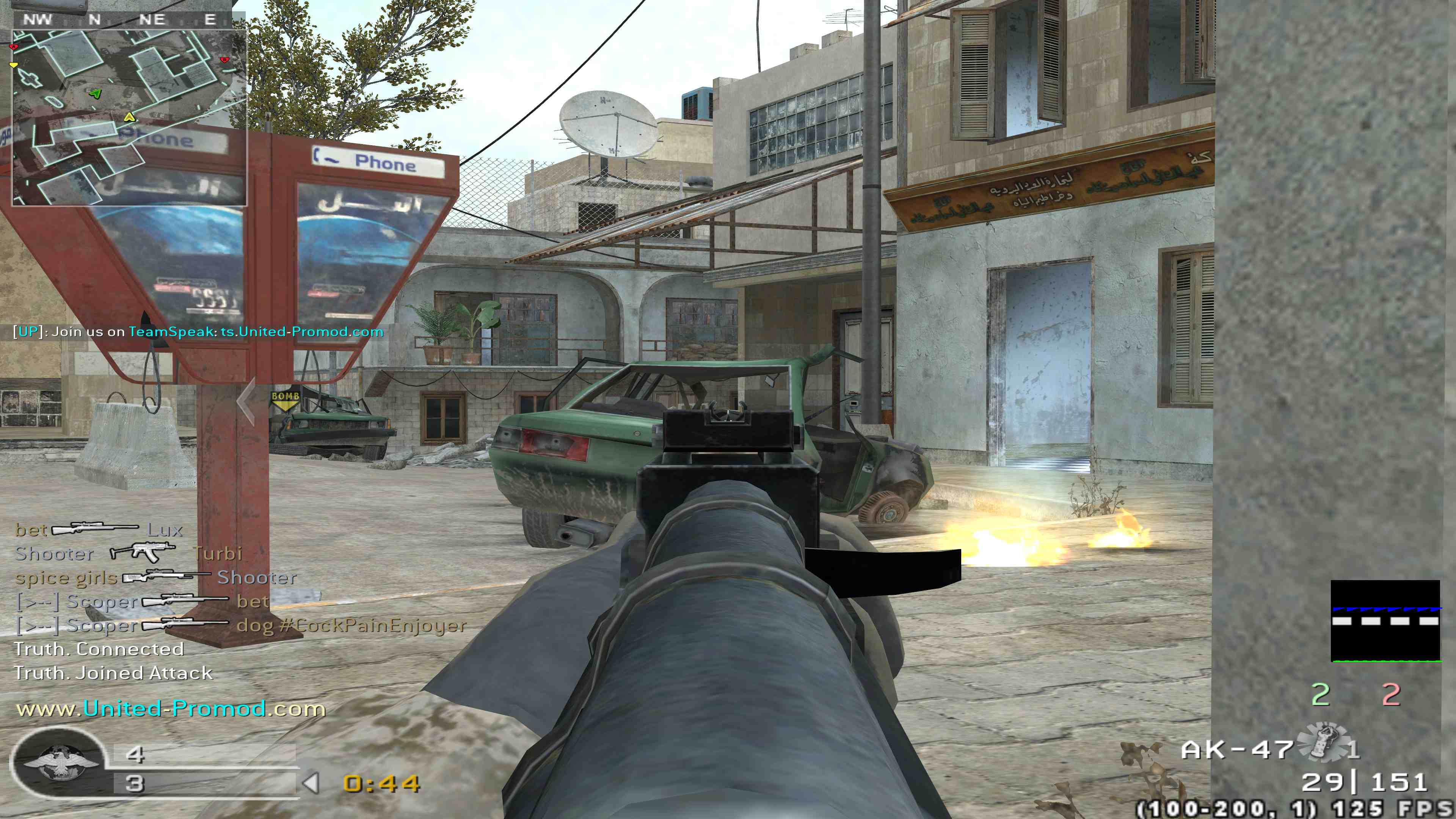This screenshot has width=1456, height=819.
Task: Click the AK-47 weapon name label
Action: [1237, 750]
